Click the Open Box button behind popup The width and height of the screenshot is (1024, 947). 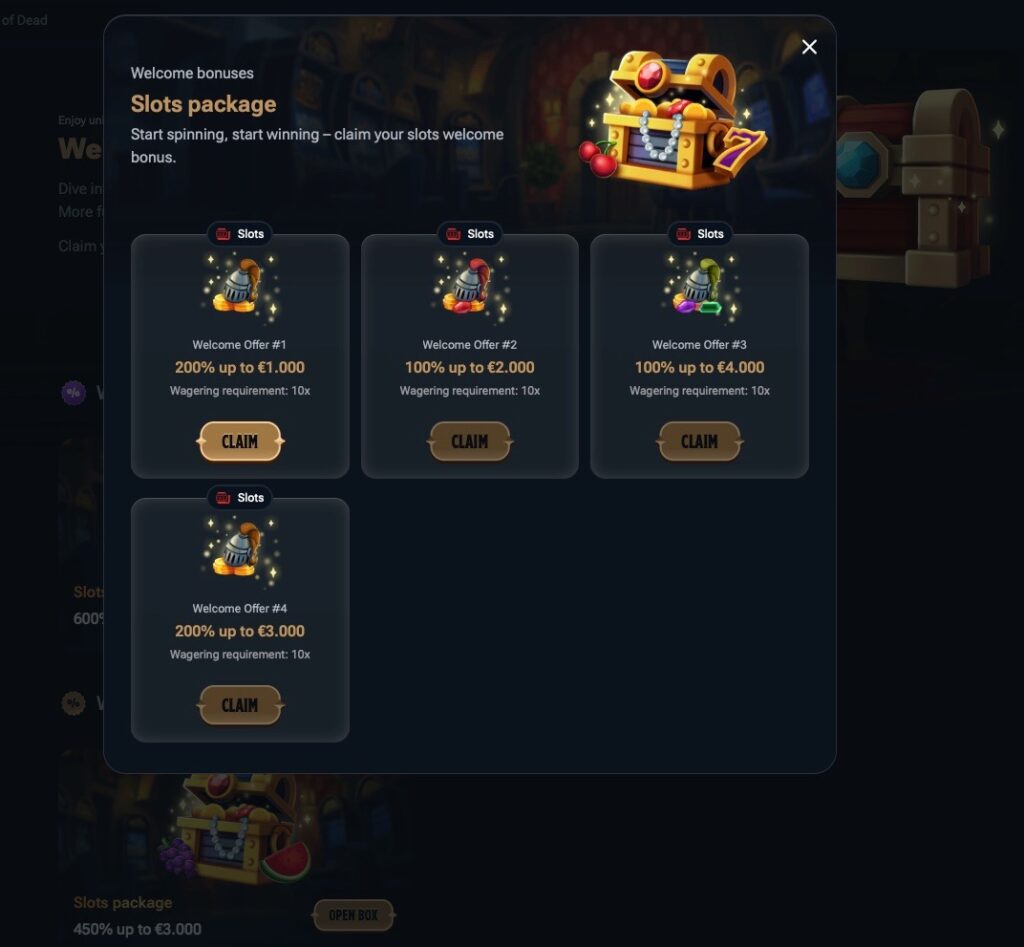click(x=354, y=915)
